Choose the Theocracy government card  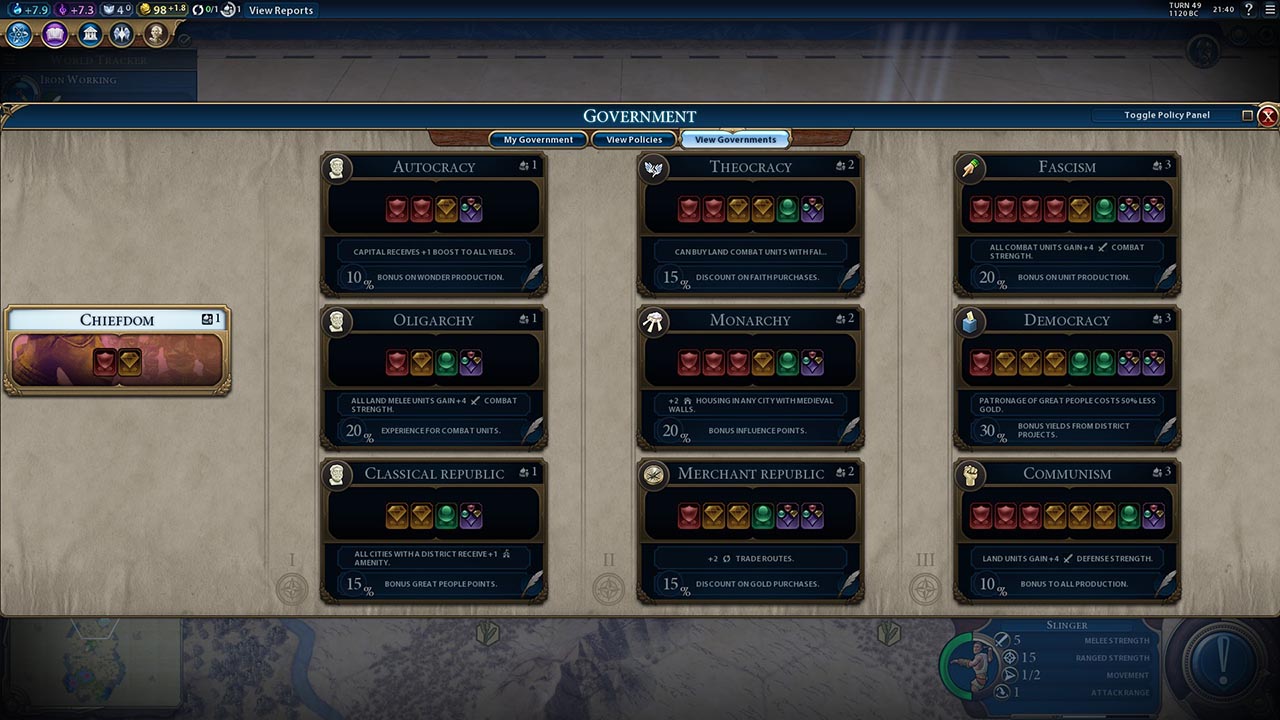(x=750, y=224)
